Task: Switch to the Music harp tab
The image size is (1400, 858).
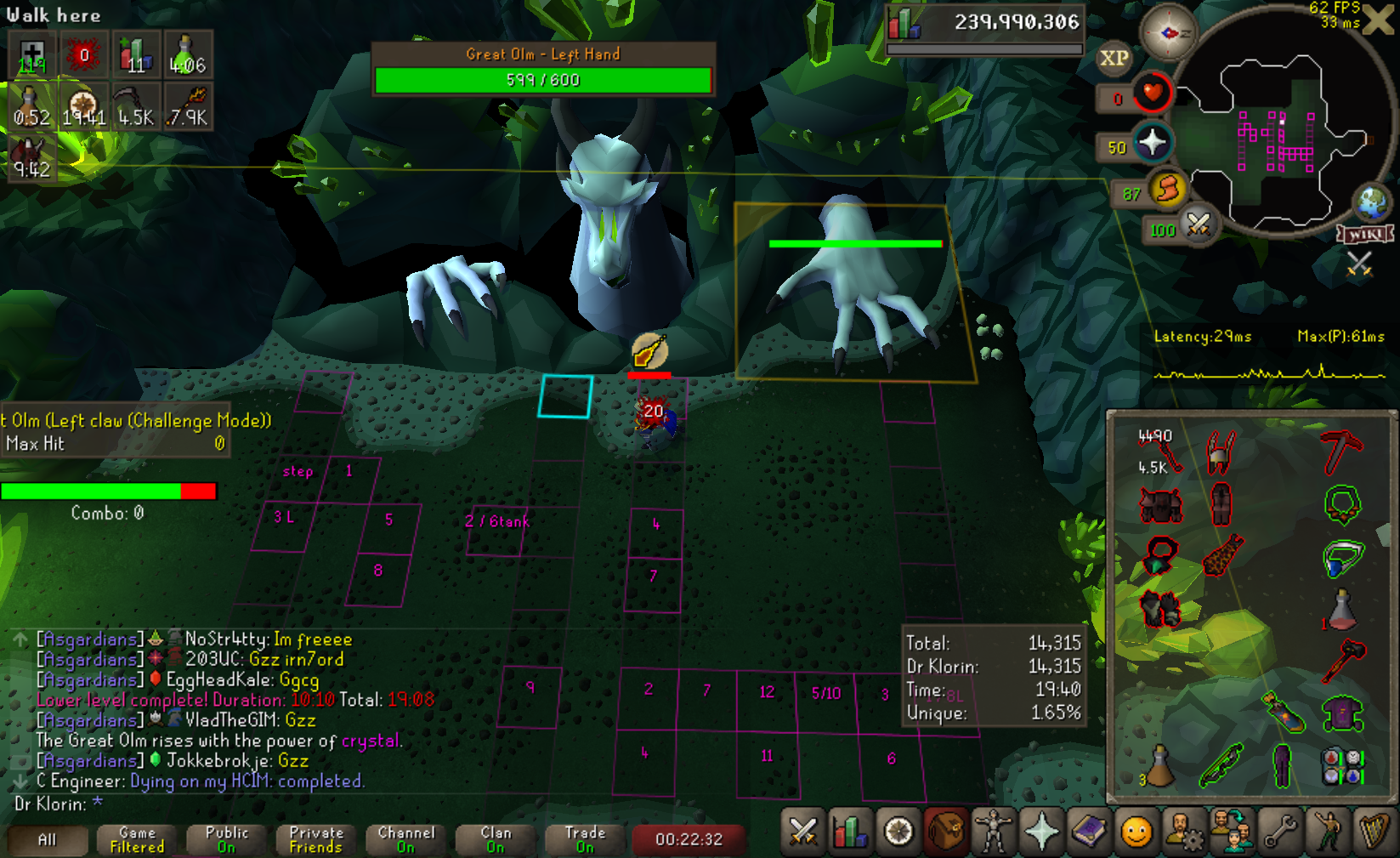Action: [x=1374, y=832]
